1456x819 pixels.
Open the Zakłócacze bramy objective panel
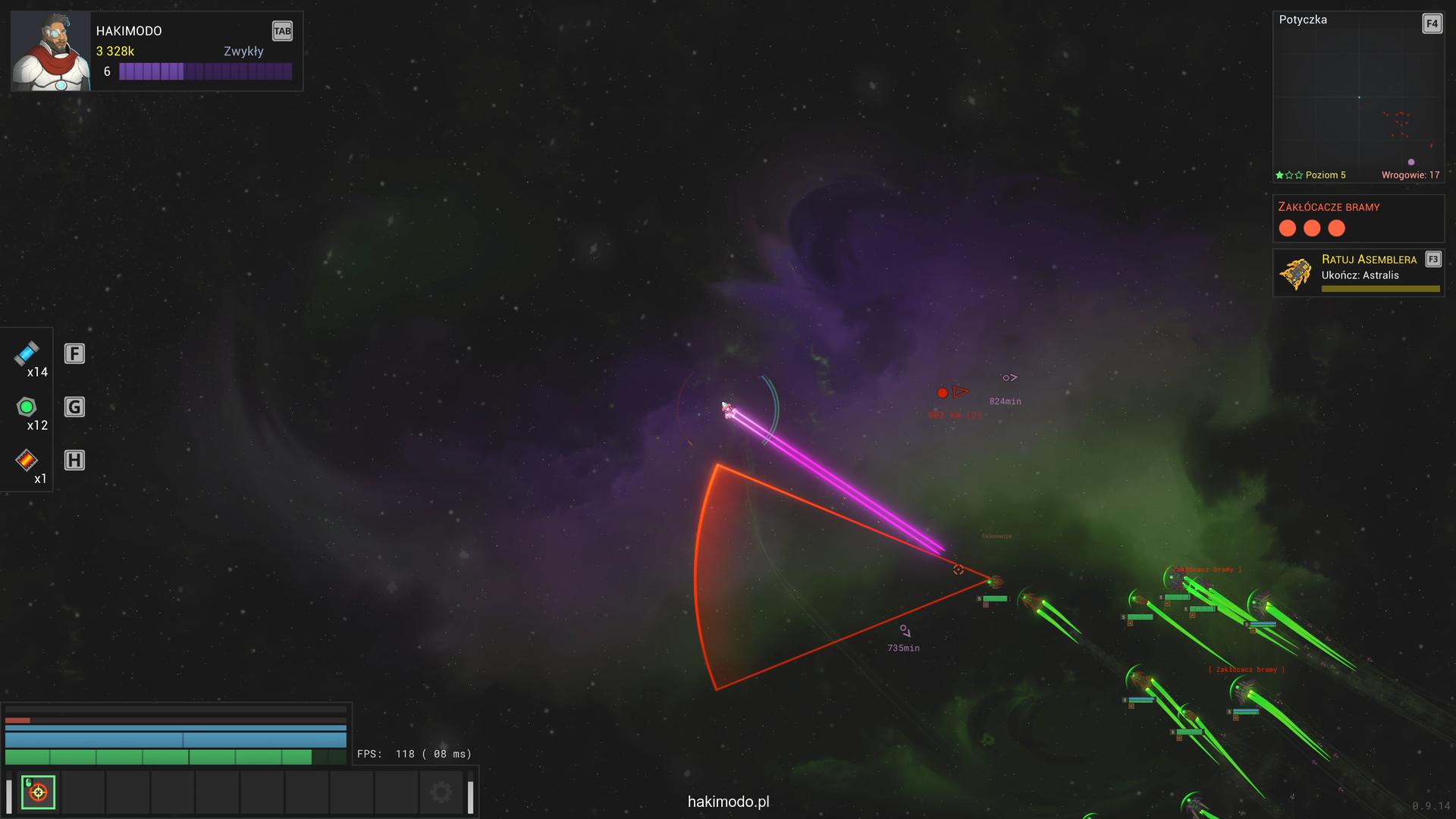pyautogui.click(x=1357, y=218)
